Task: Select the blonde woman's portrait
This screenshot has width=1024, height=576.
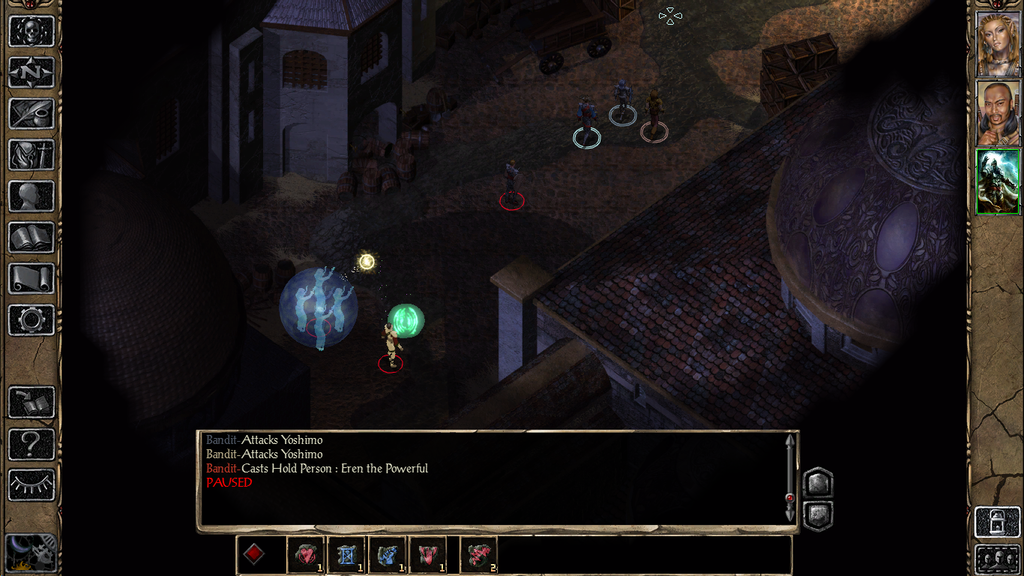Action: click(x=997, y=44)
